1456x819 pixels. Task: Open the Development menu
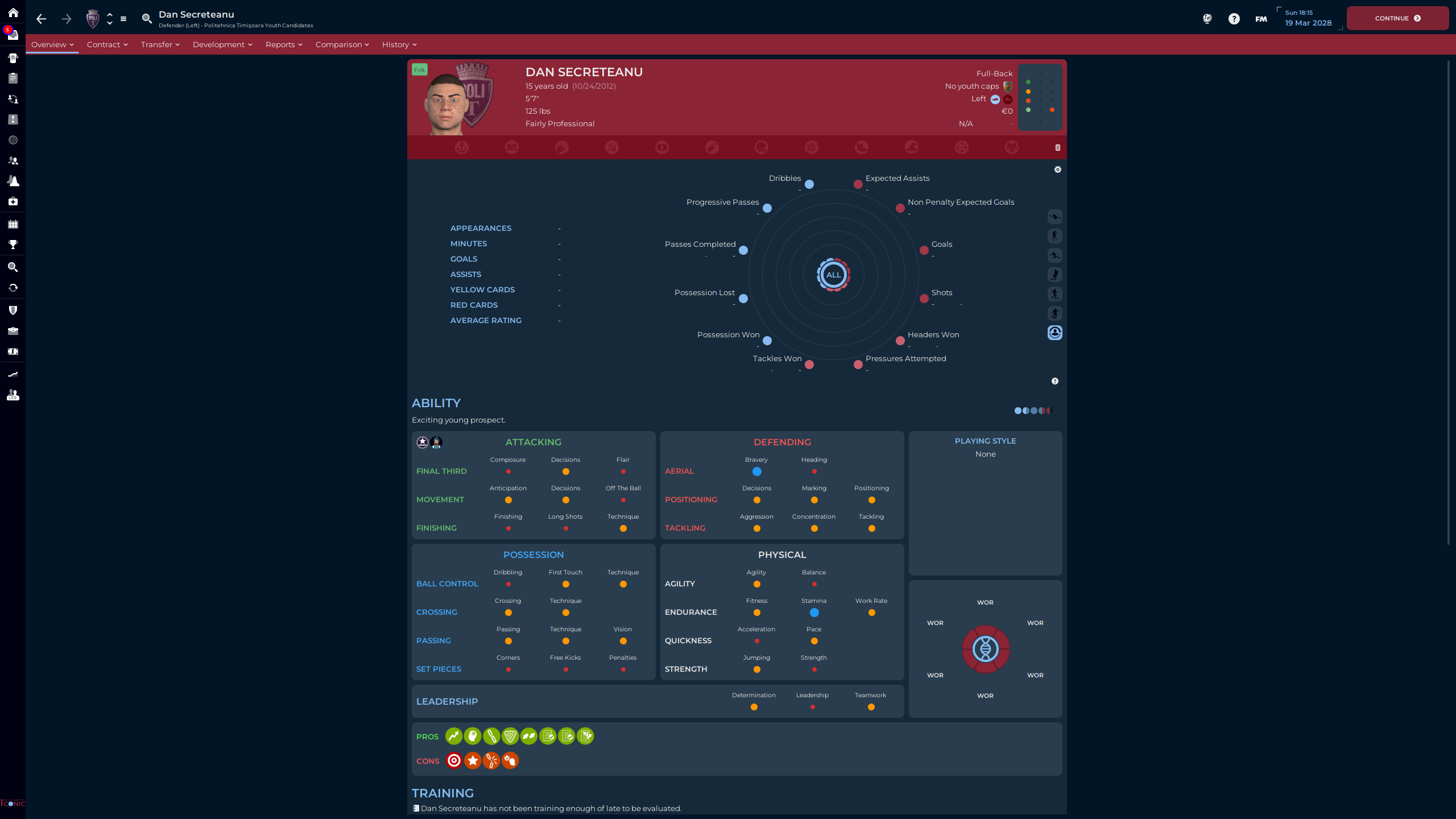point(222,44)
